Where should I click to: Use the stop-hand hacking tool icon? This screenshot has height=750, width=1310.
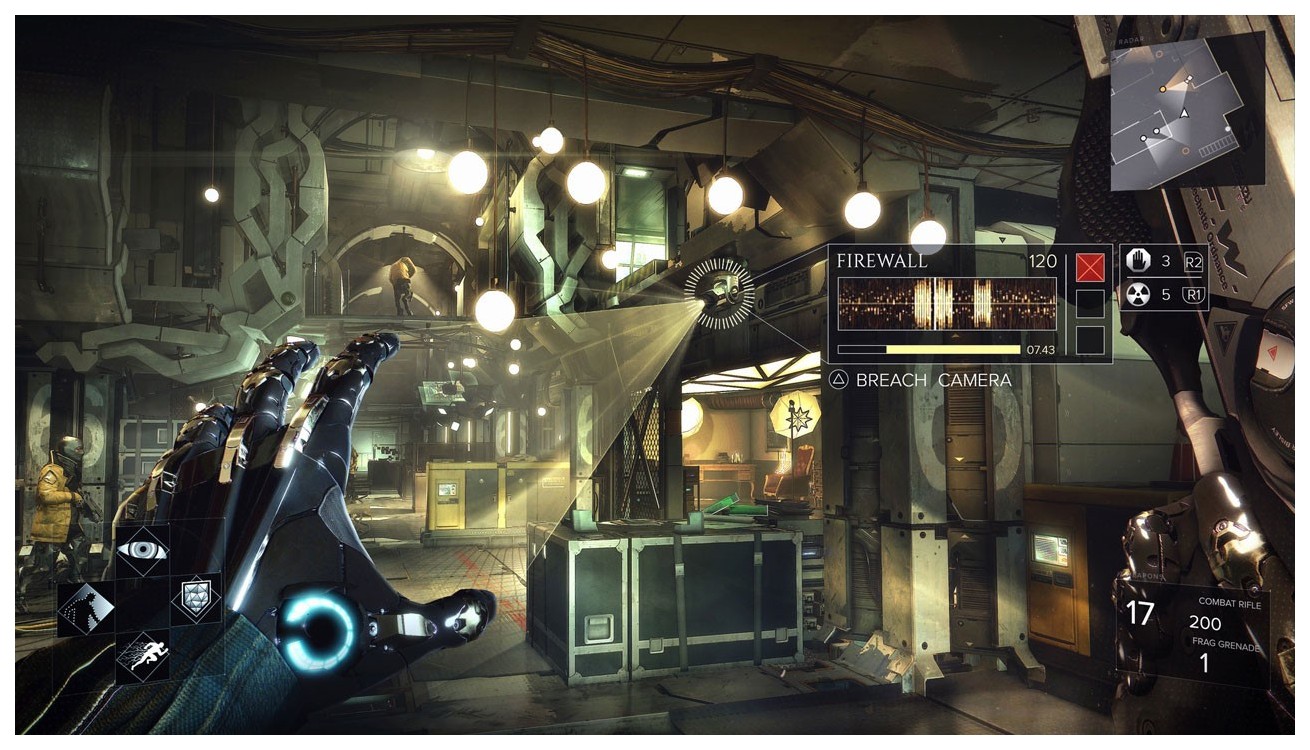(x=1138, y=262)
